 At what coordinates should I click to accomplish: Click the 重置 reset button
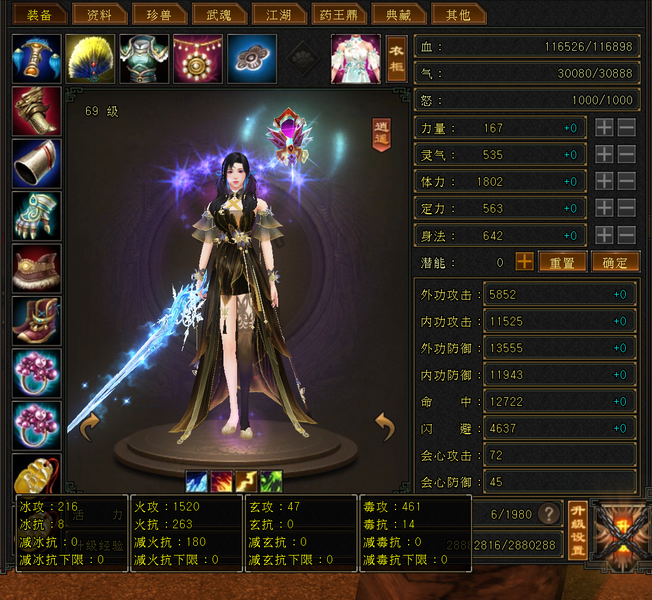tap(562, 262)
